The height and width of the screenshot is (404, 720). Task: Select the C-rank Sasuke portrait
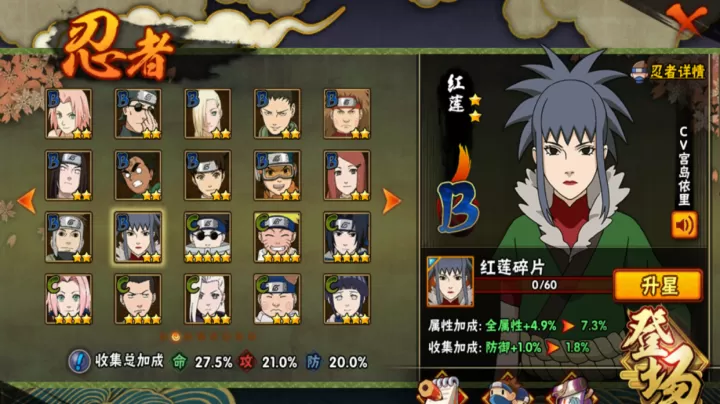click(346, 237)
